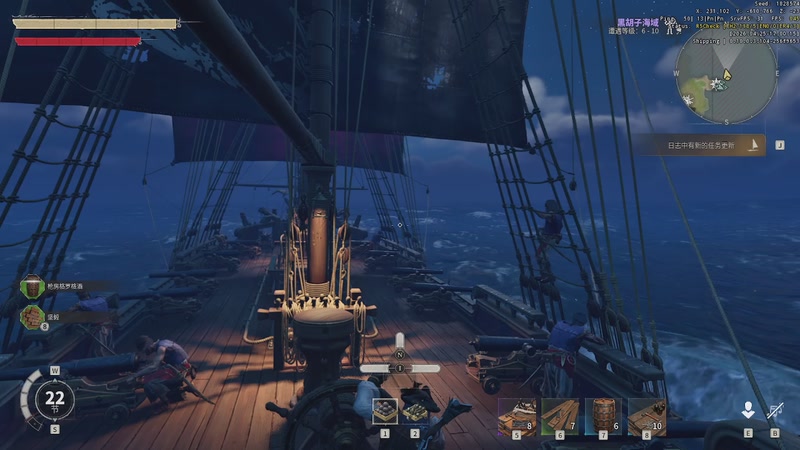
Task: Select the second ammunition slot
Action: point(415,411)
